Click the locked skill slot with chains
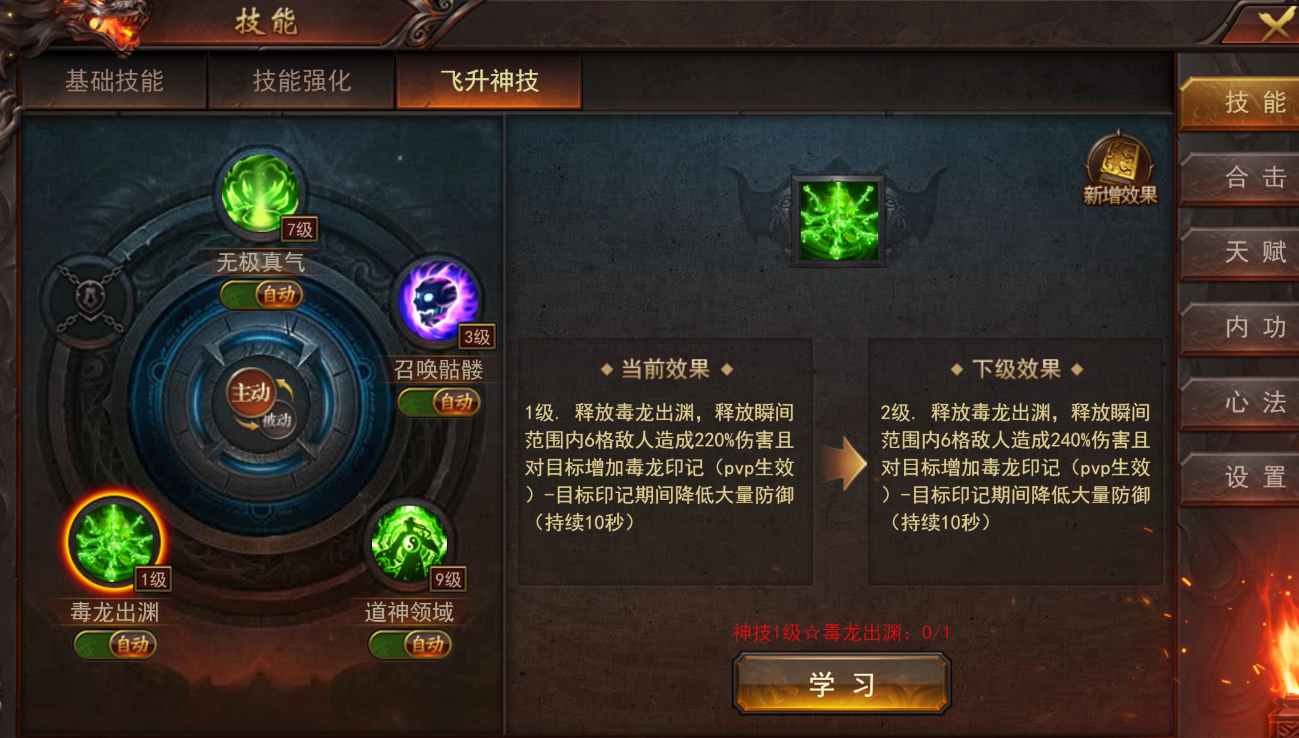 [x=88, y=301]
